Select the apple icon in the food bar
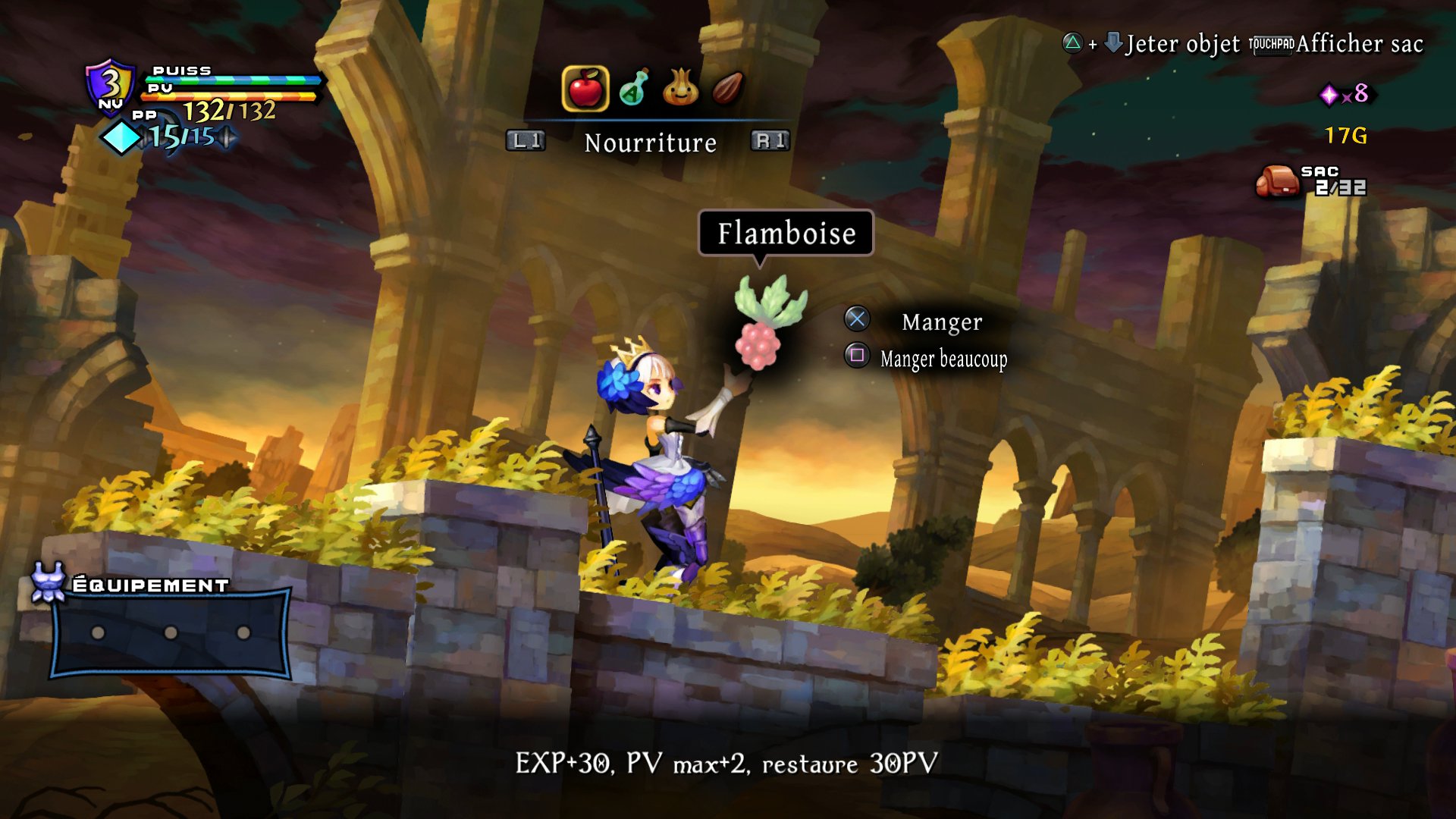 (x=585, y=89)
